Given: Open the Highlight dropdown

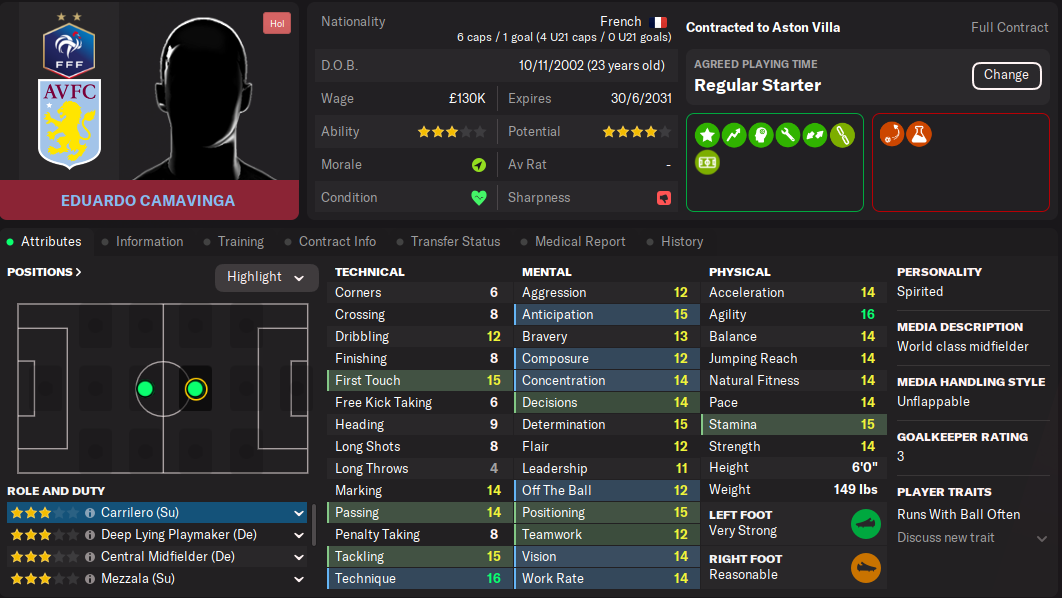Looking at the screenshot, I should pyautogui.click(x=266, y=277).
